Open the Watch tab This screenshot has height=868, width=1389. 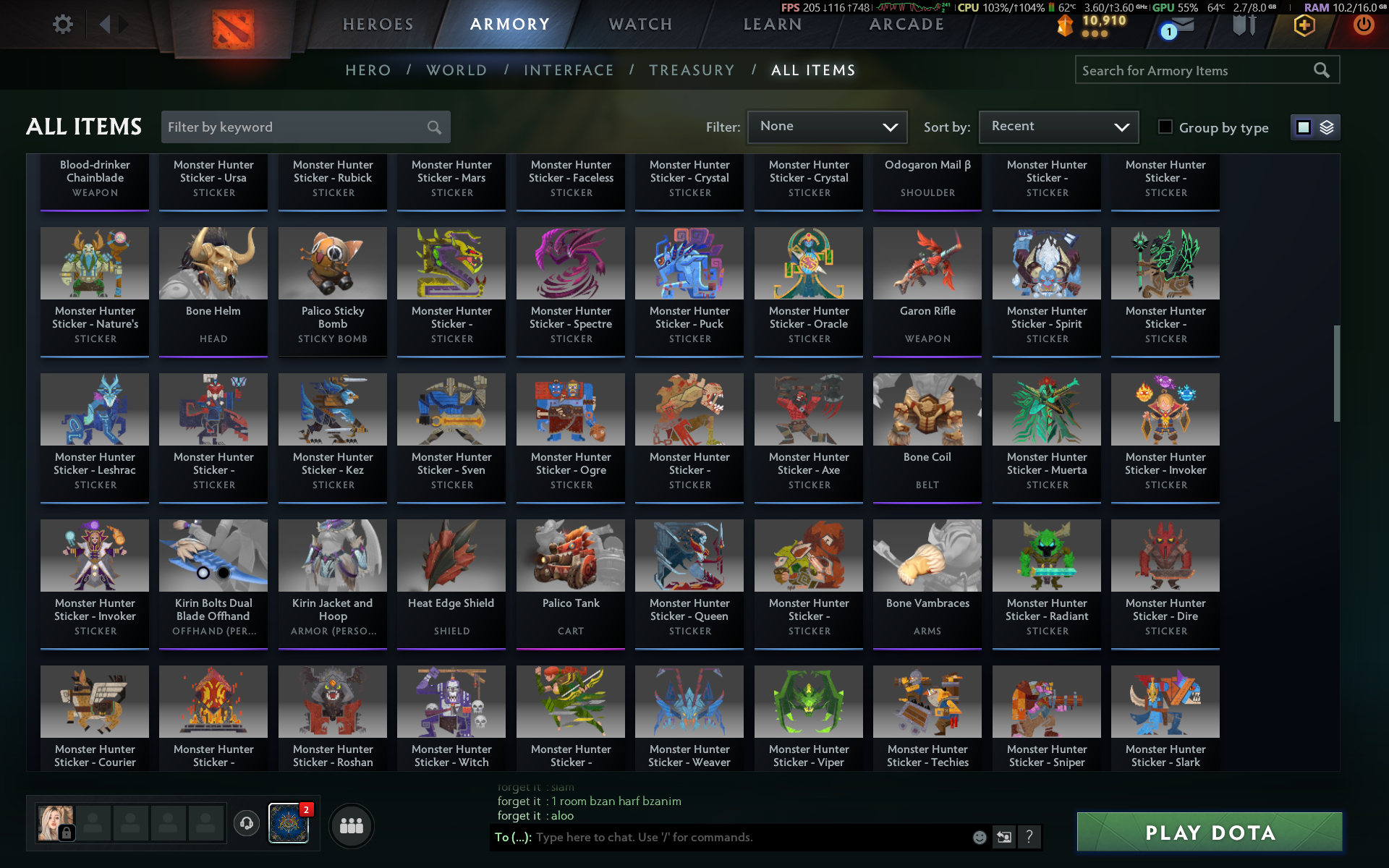point(640,25)
